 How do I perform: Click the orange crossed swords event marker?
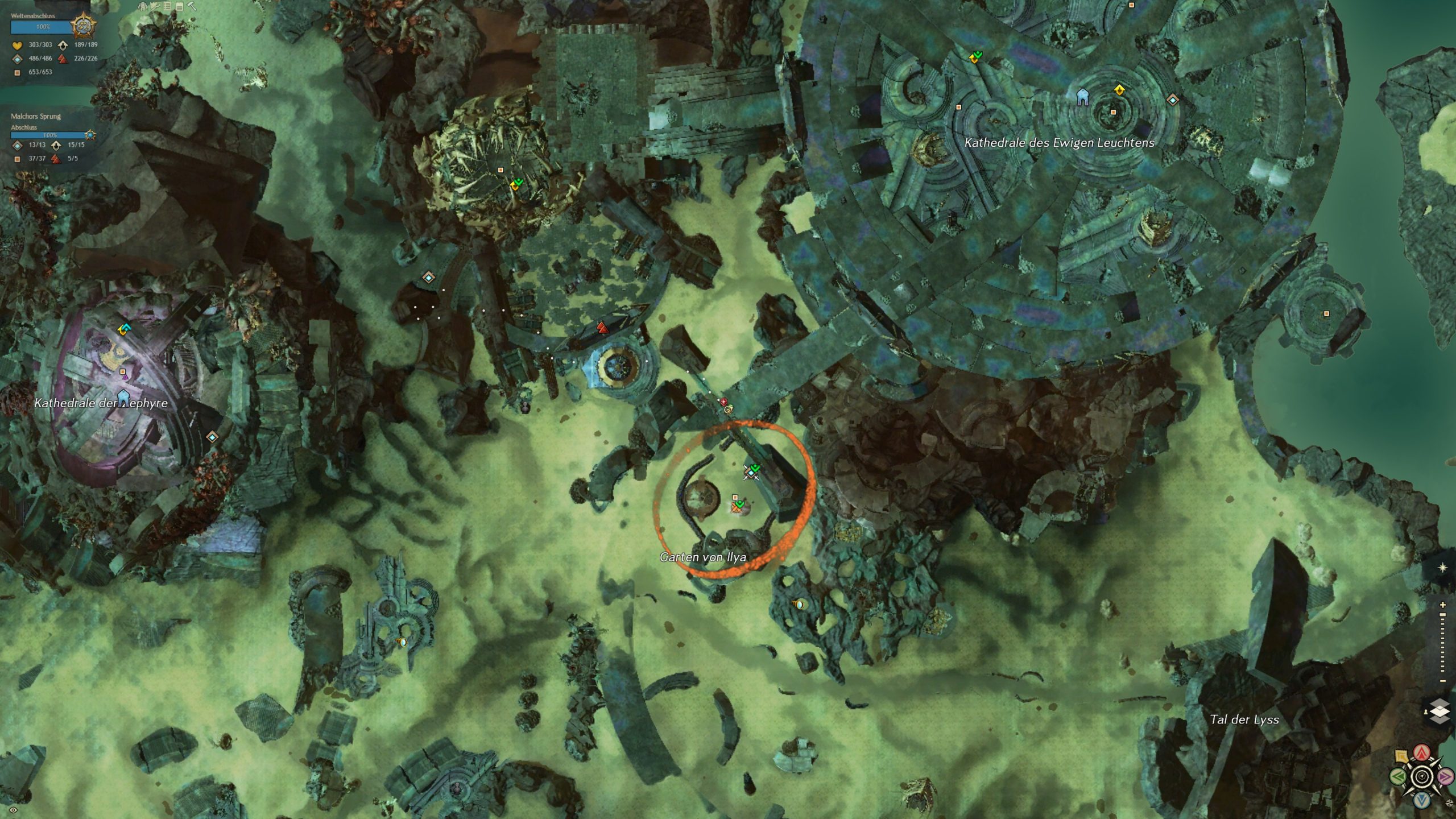[x=737, y=508]
